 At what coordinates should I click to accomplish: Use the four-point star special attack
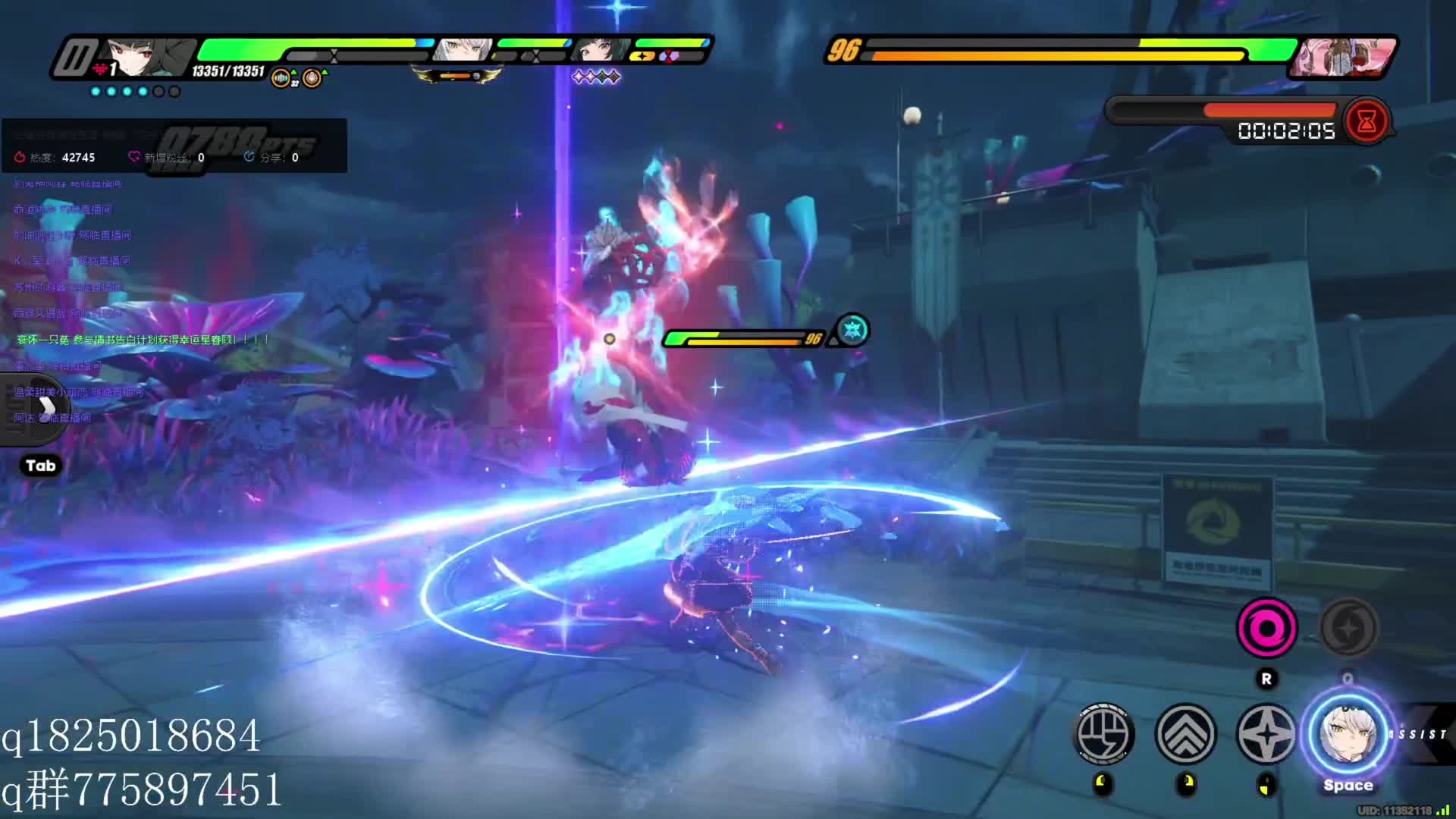click(1266, 734)
